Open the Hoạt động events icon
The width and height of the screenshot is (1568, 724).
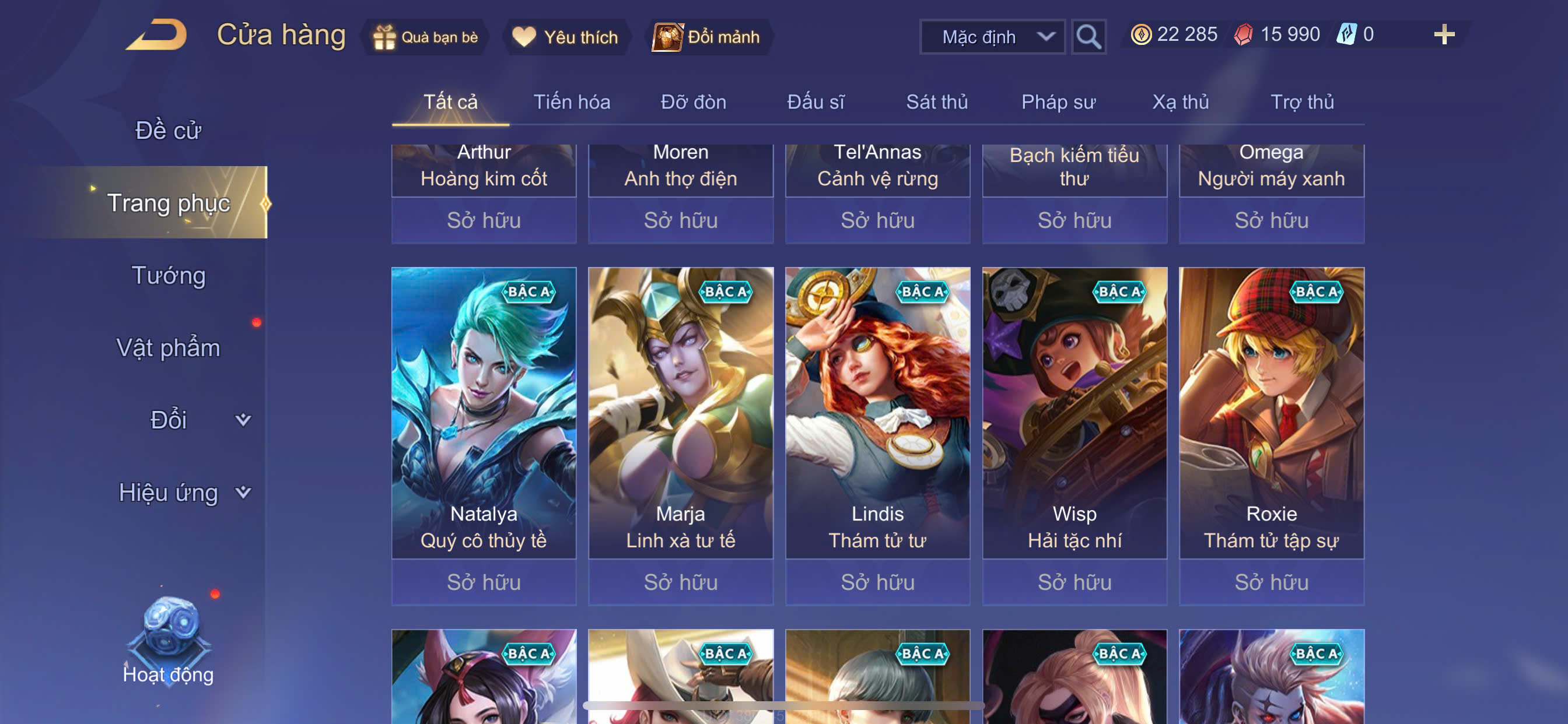pos(169,639)
